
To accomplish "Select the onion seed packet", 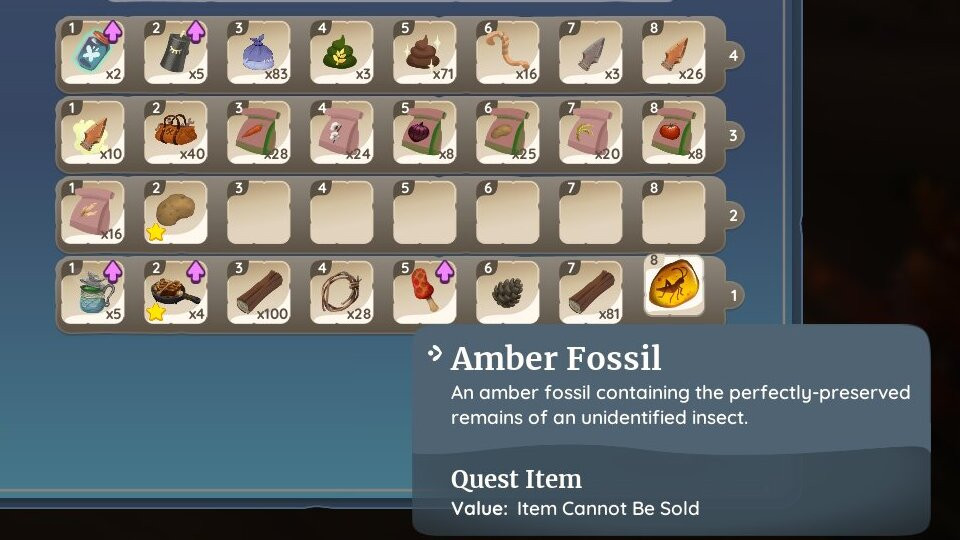I will point(425,133).
